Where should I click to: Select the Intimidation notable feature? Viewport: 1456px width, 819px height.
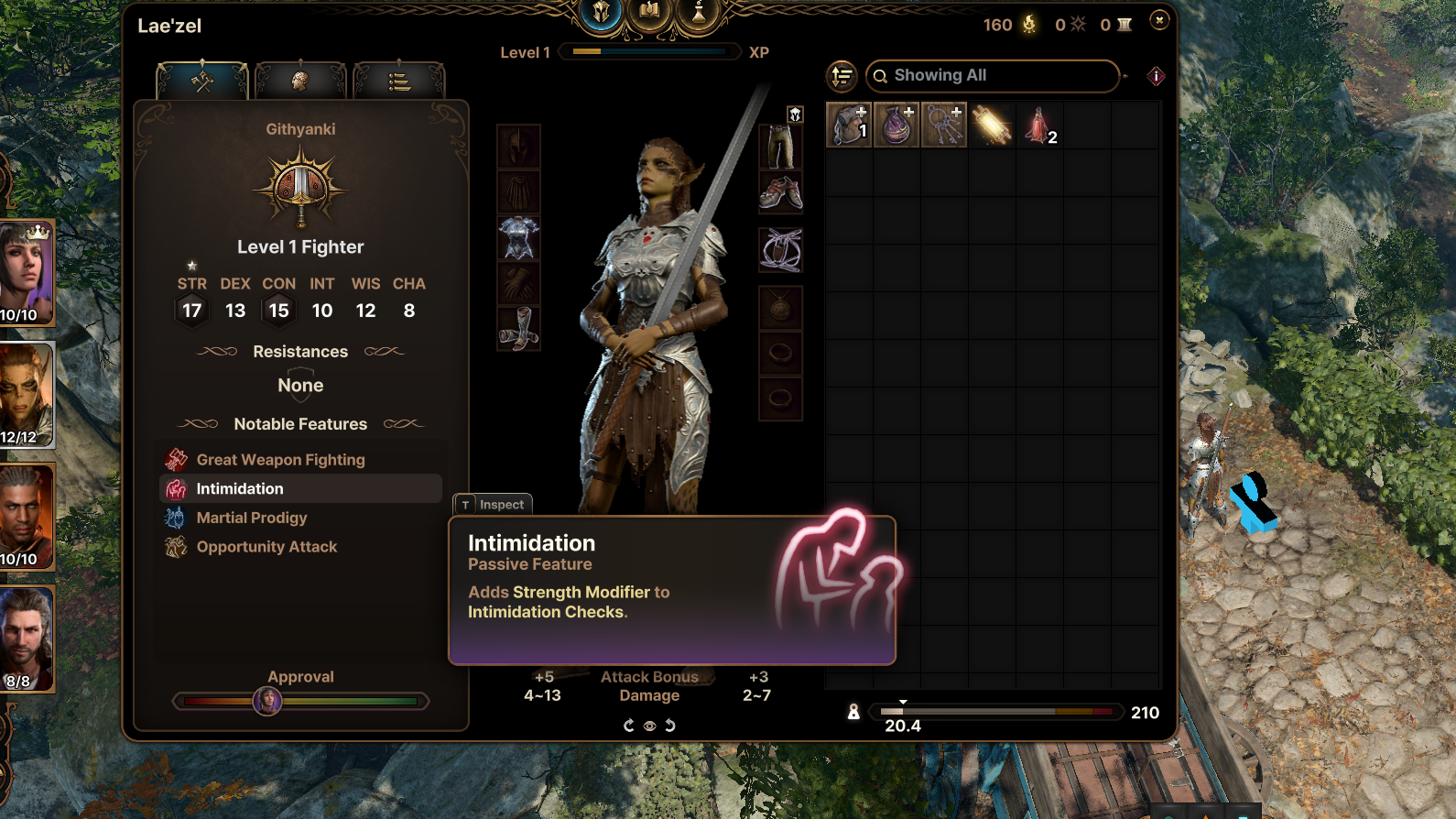click(x=240, y=489)
